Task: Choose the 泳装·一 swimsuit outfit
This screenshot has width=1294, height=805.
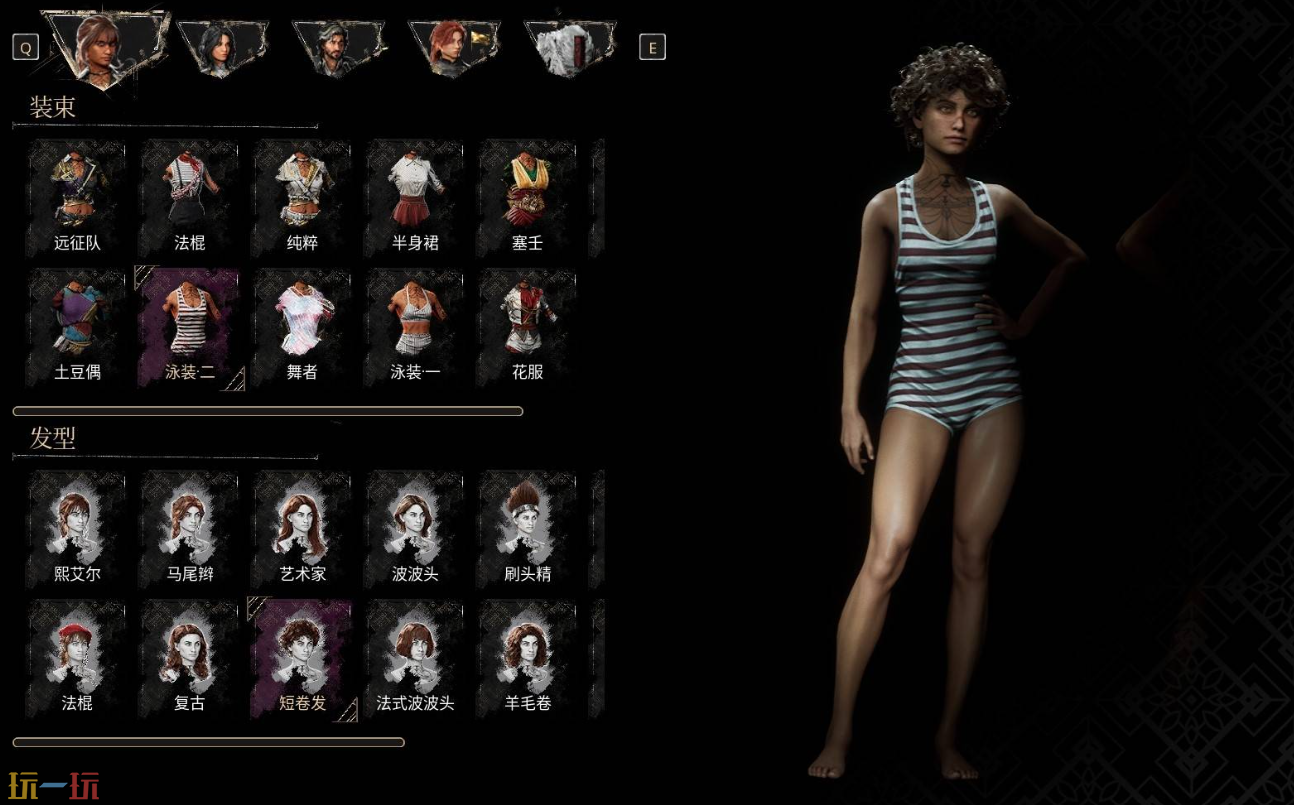Action: [x=415, y=327]
